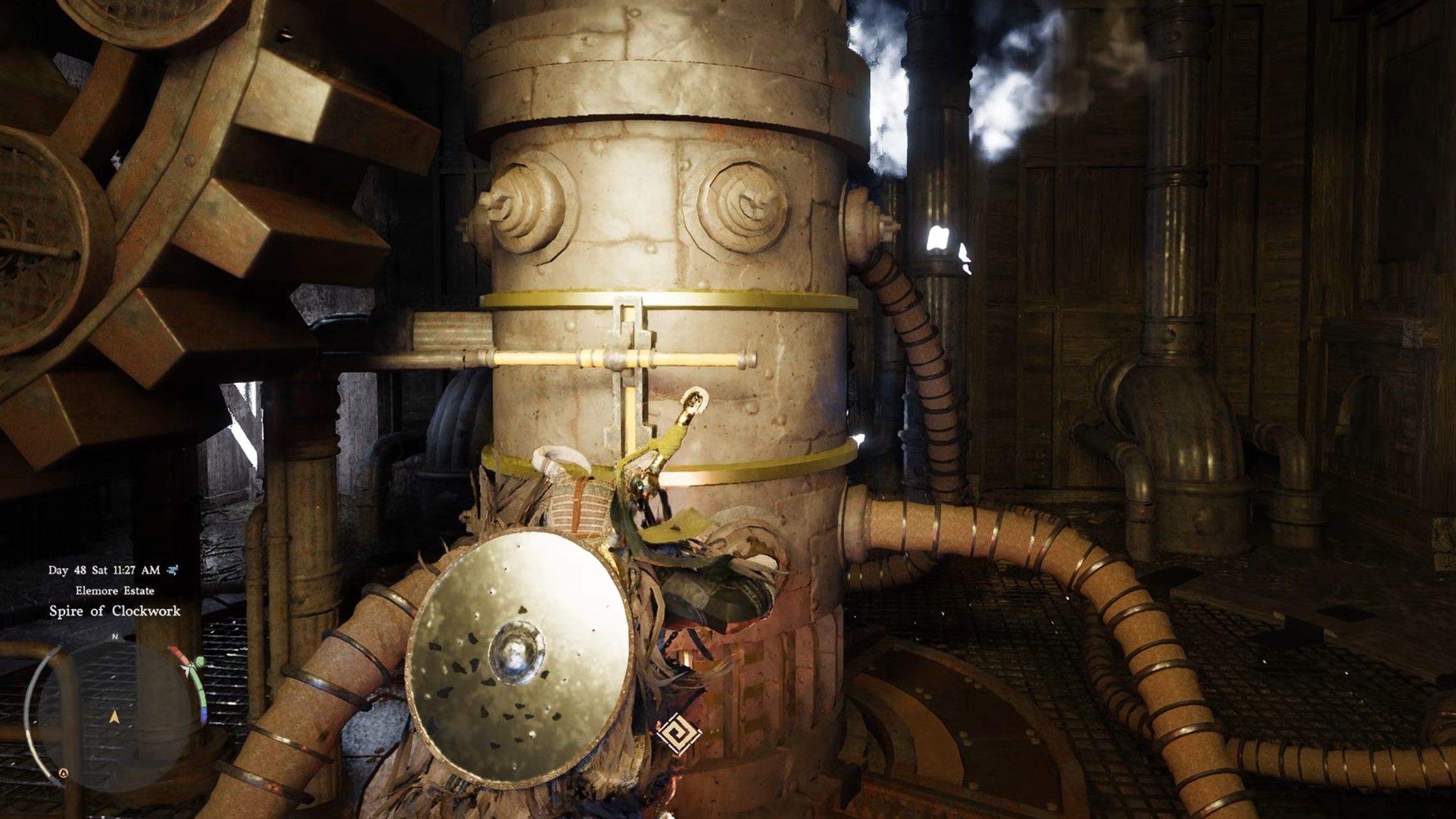Open the circular minimap

click(x=114, y=716)
